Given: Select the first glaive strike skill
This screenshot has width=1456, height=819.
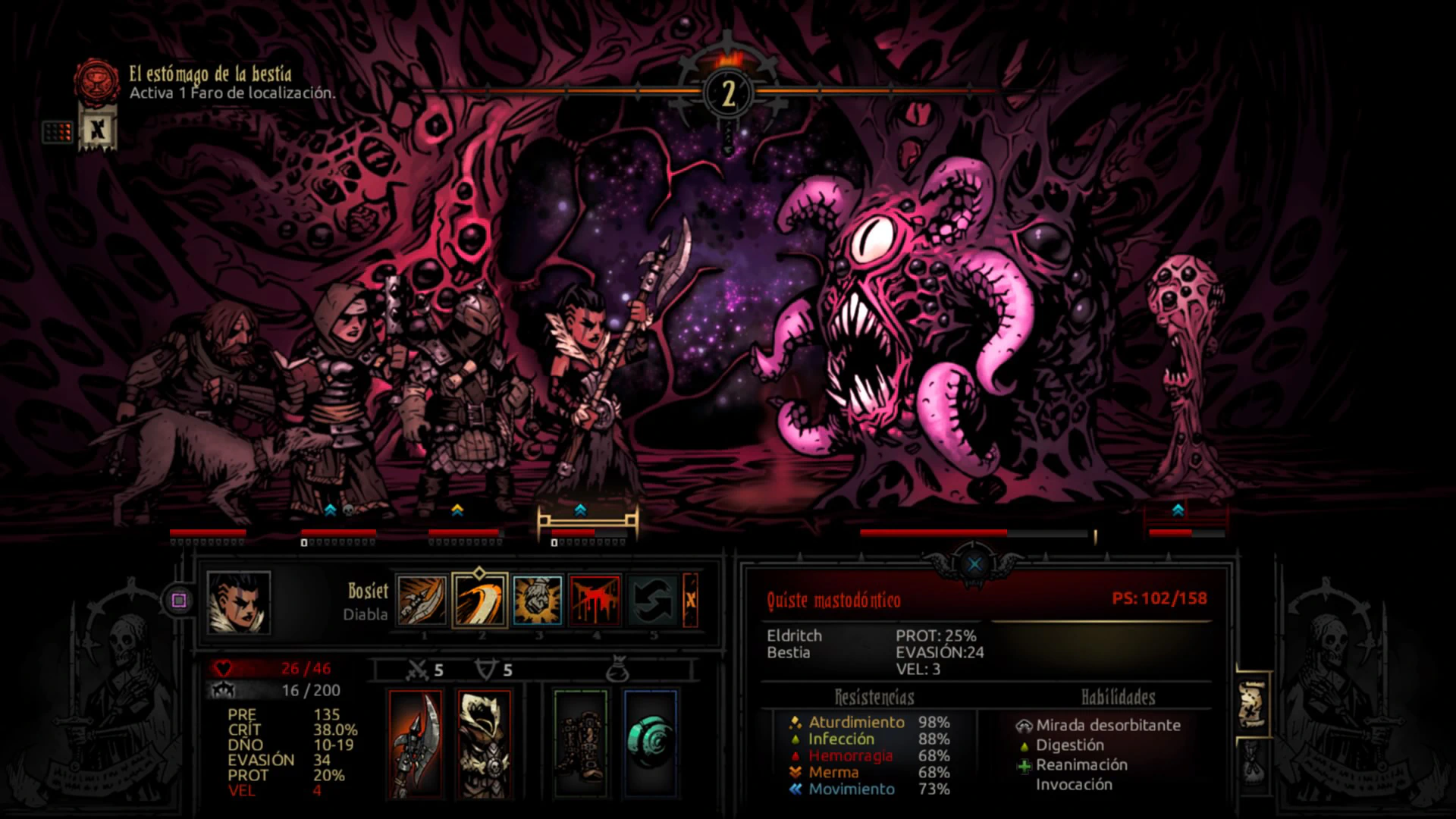Looking at the screenshot, I should click(422, 600).
